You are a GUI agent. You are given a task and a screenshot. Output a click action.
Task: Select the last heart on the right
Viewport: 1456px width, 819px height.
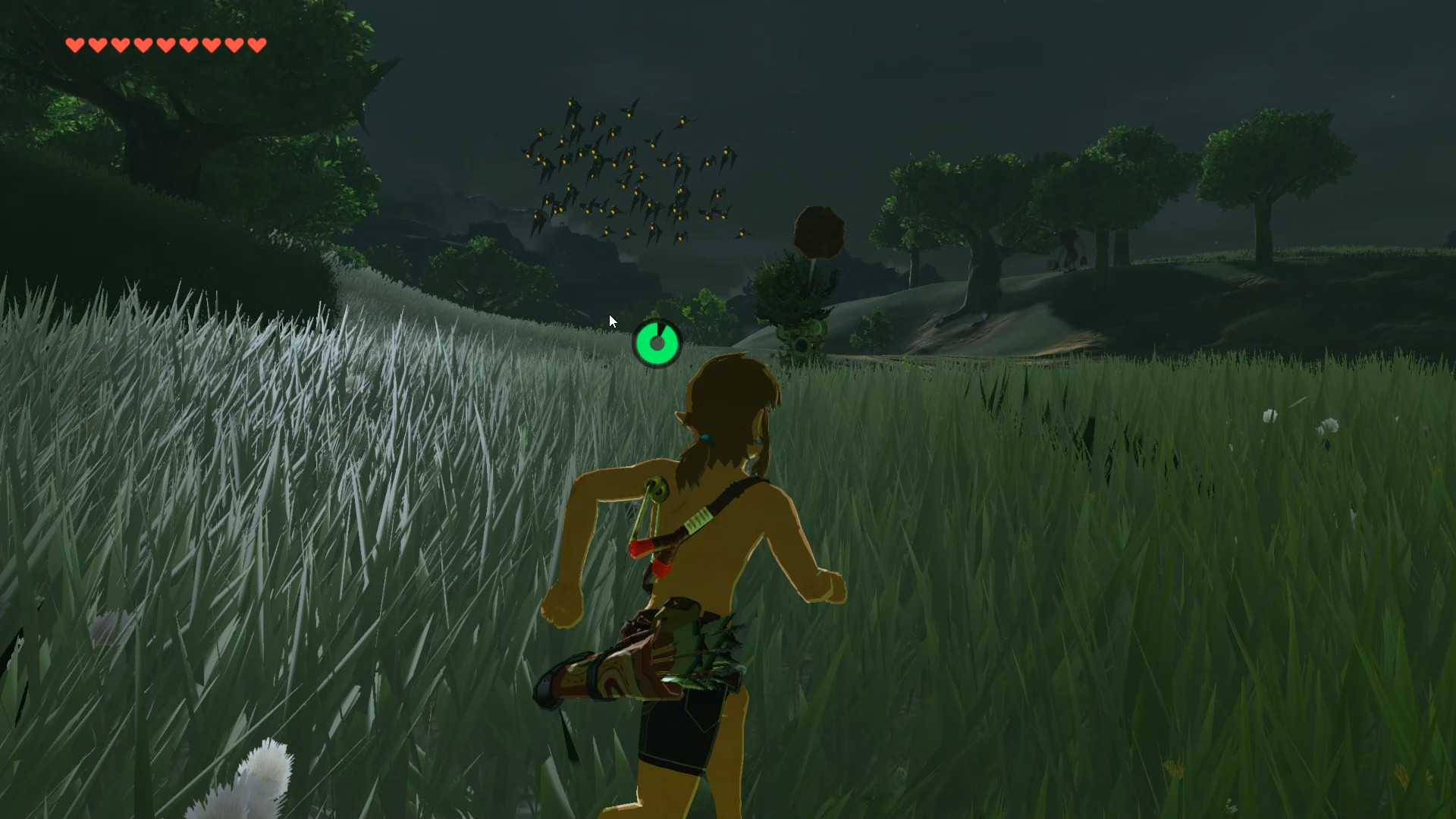256,44
